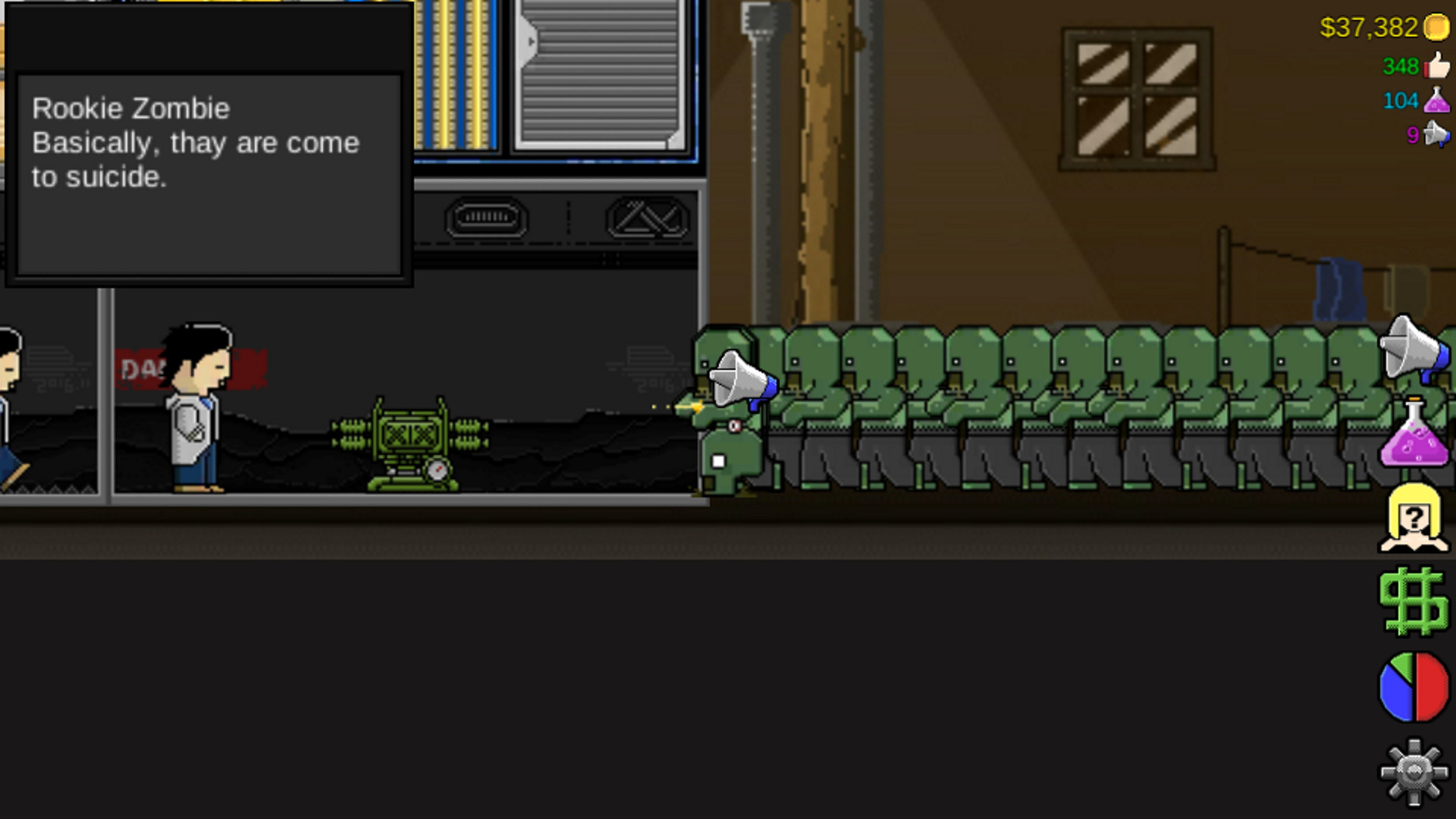Click the likes count showing 348

pos(1401,66)
